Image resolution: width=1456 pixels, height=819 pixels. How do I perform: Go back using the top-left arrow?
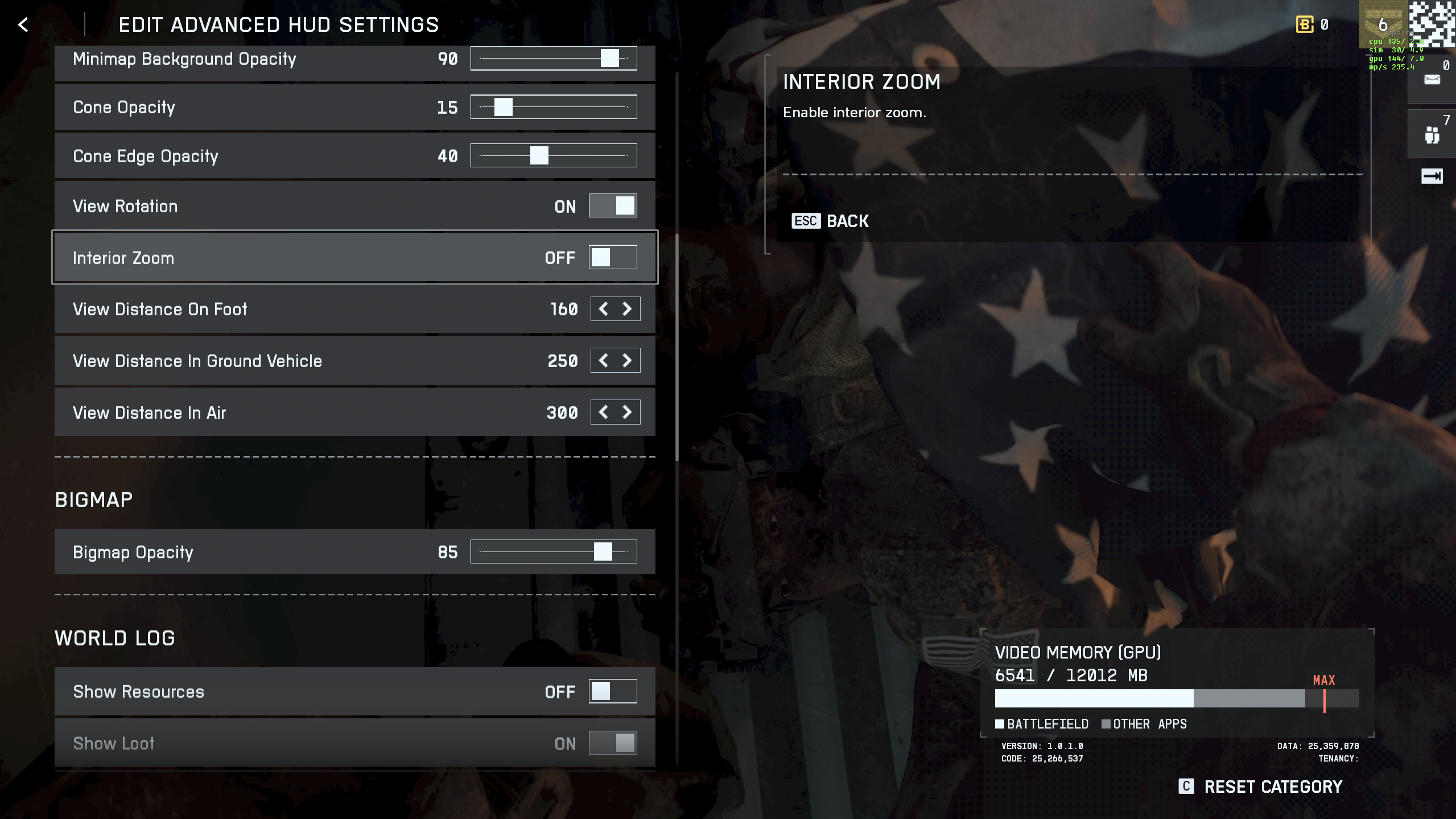pos(23,24)
